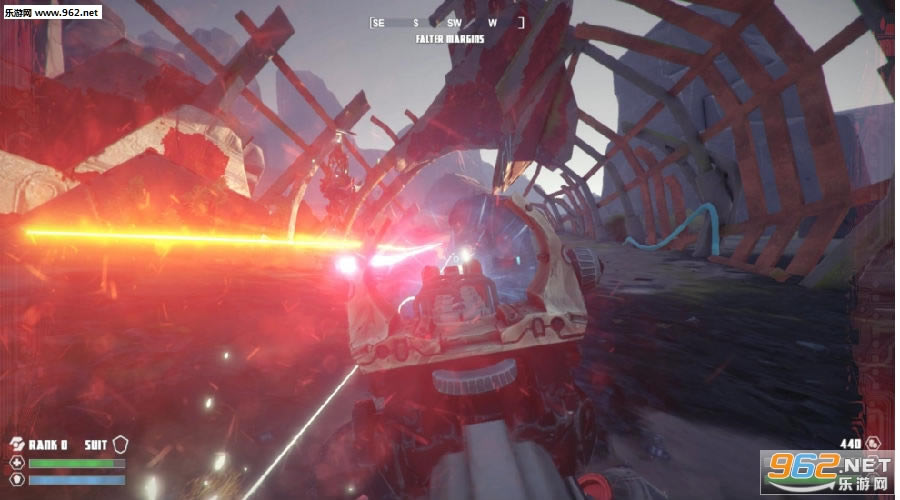Click the Rank 0 emblem icon

point(17,444)
